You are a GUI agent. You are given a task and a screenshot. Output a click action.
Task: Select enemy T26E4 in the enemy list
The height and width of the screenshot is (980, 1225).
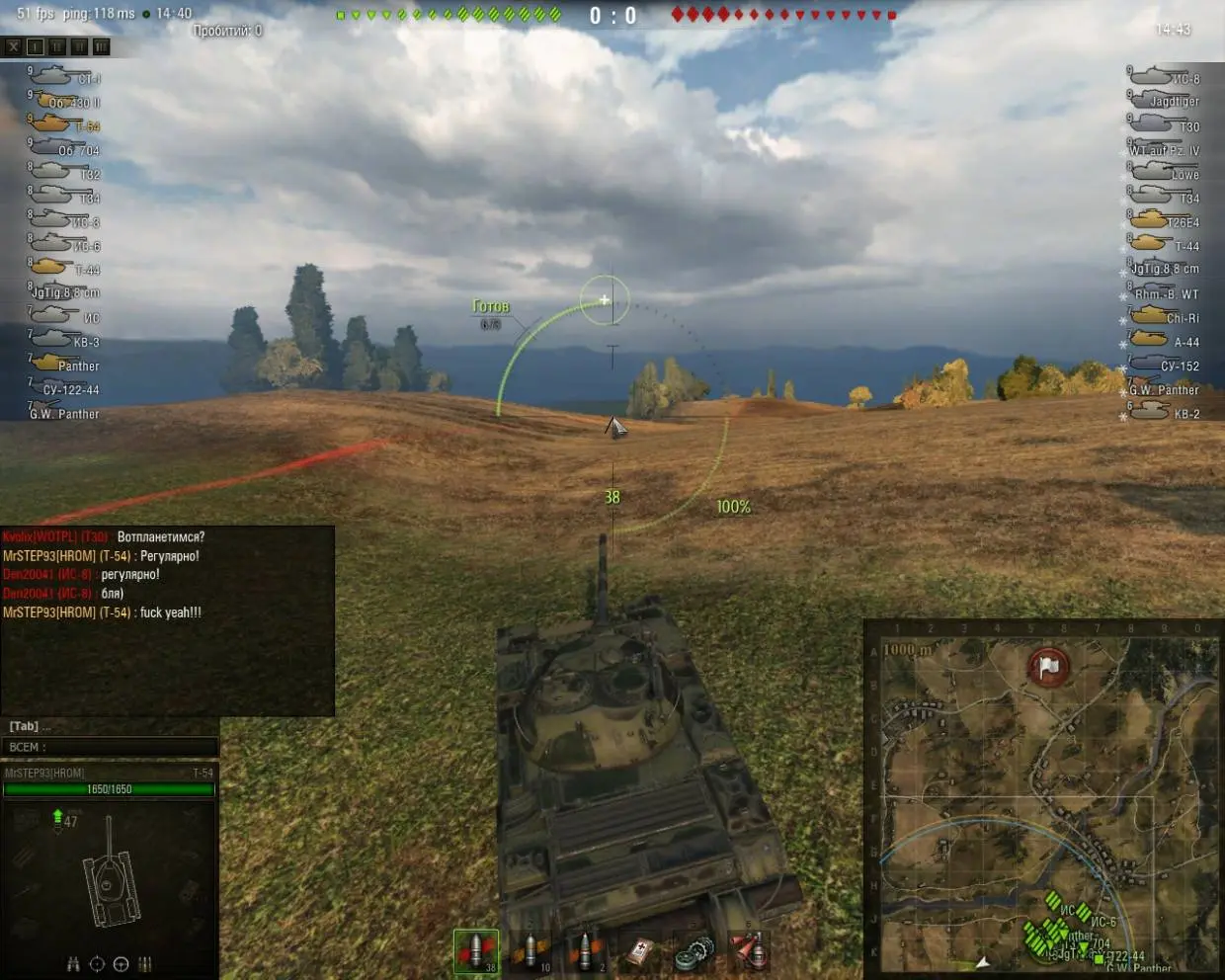(x=1166, y=221)
